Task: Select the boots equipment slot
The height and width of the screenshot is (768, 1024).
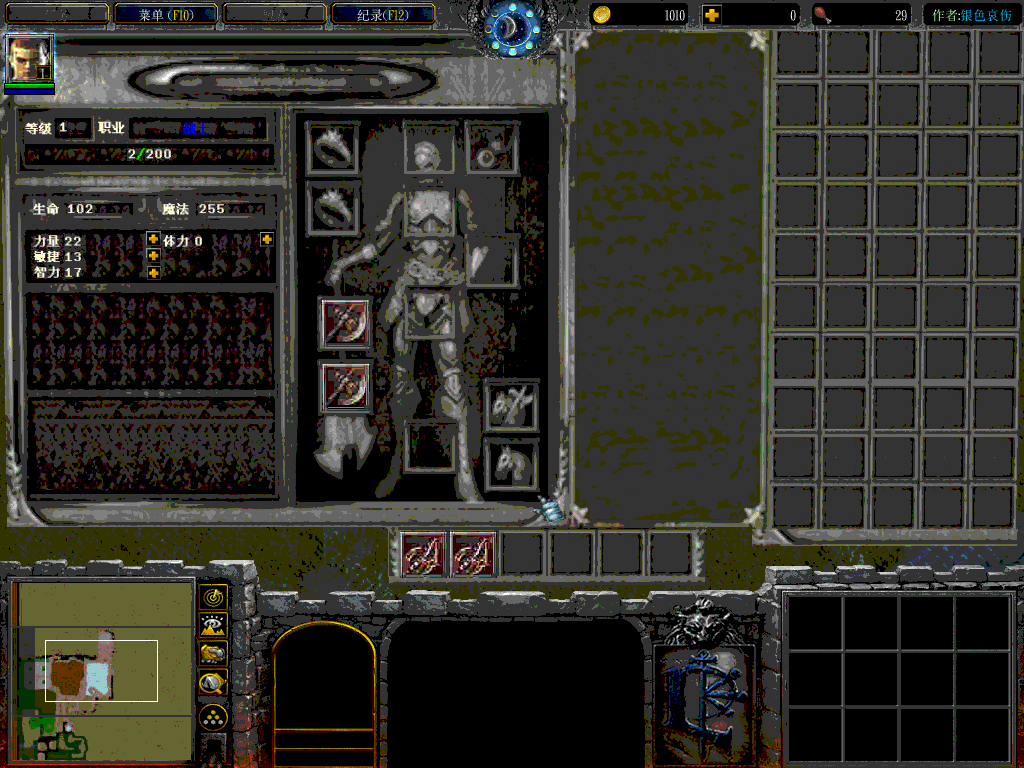Action: click(430, 446)
